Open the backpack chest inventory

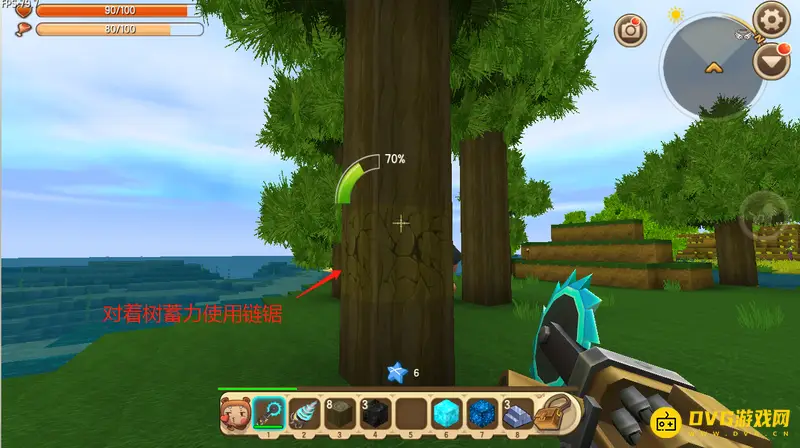(551, 413)
